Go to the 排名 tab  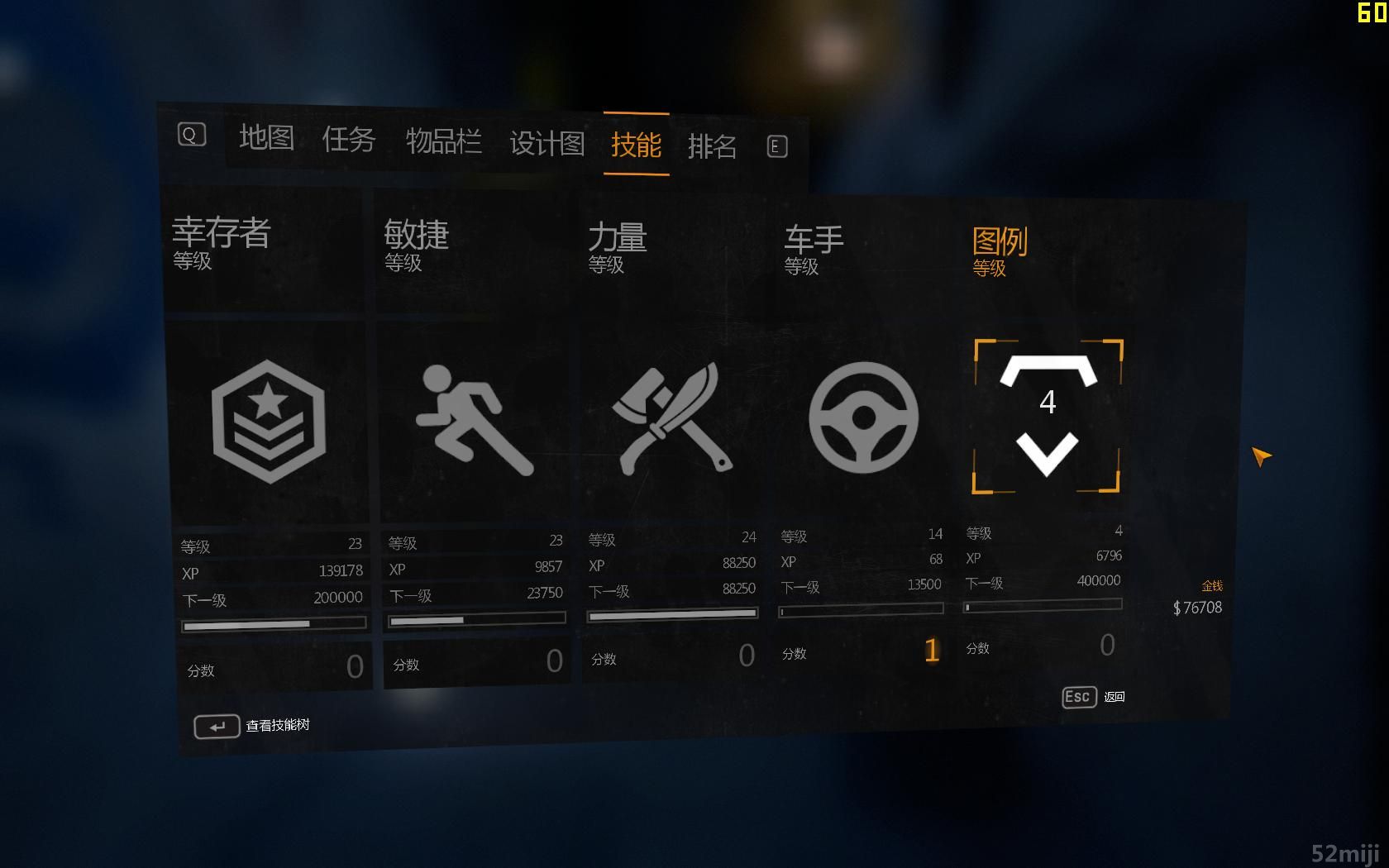point(712,147)
